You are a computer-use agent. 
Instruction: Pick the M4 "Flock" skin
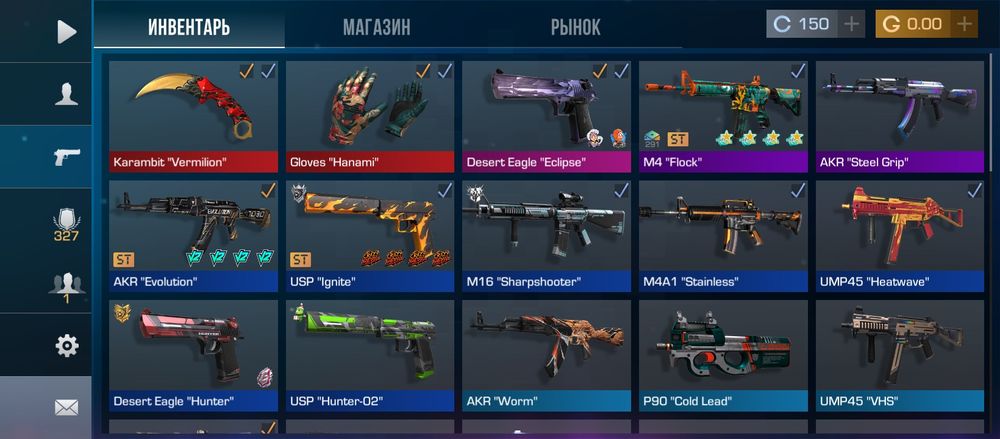coord(723,115)
